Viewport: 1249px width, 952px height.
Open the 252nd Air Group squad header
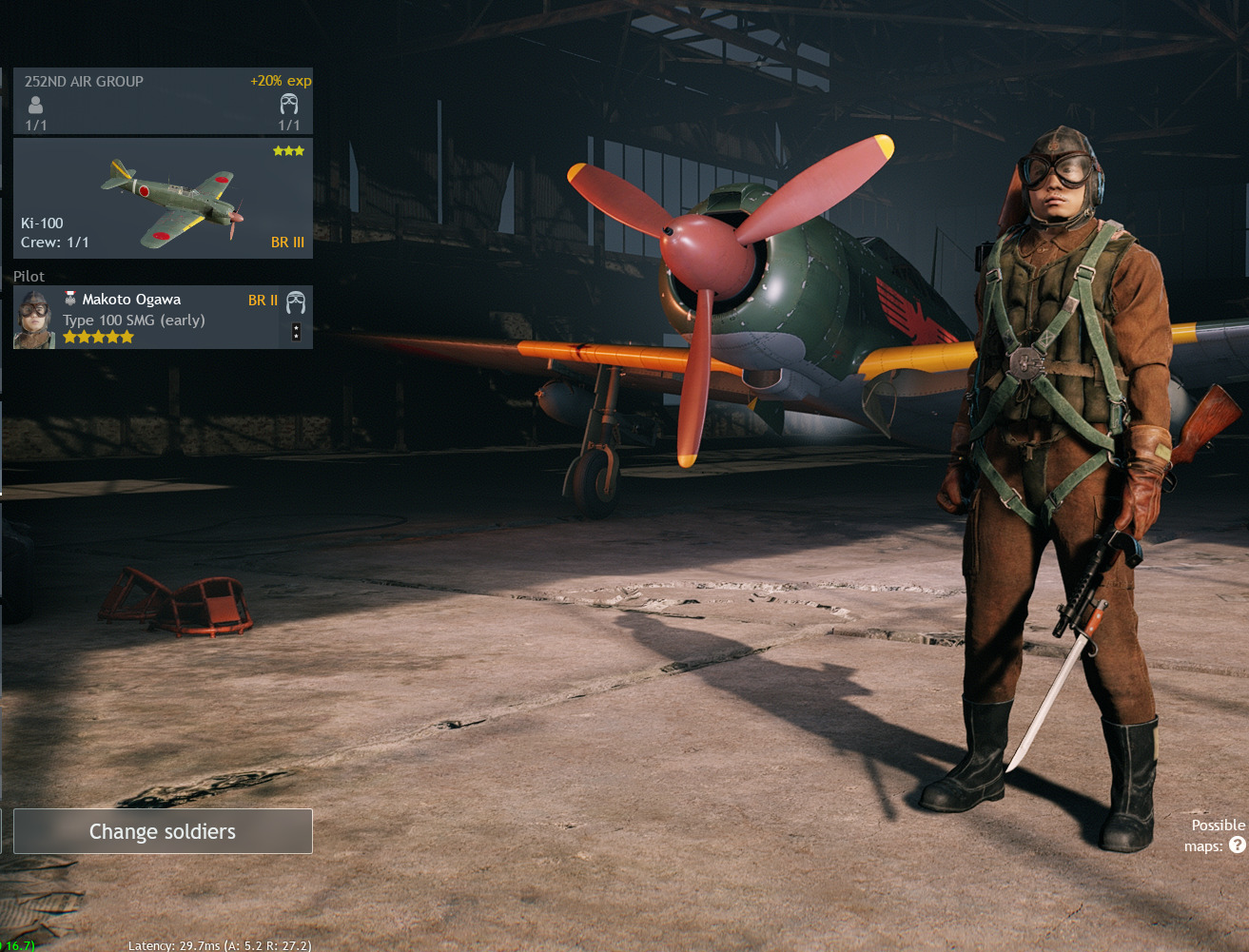coord(163,101)
